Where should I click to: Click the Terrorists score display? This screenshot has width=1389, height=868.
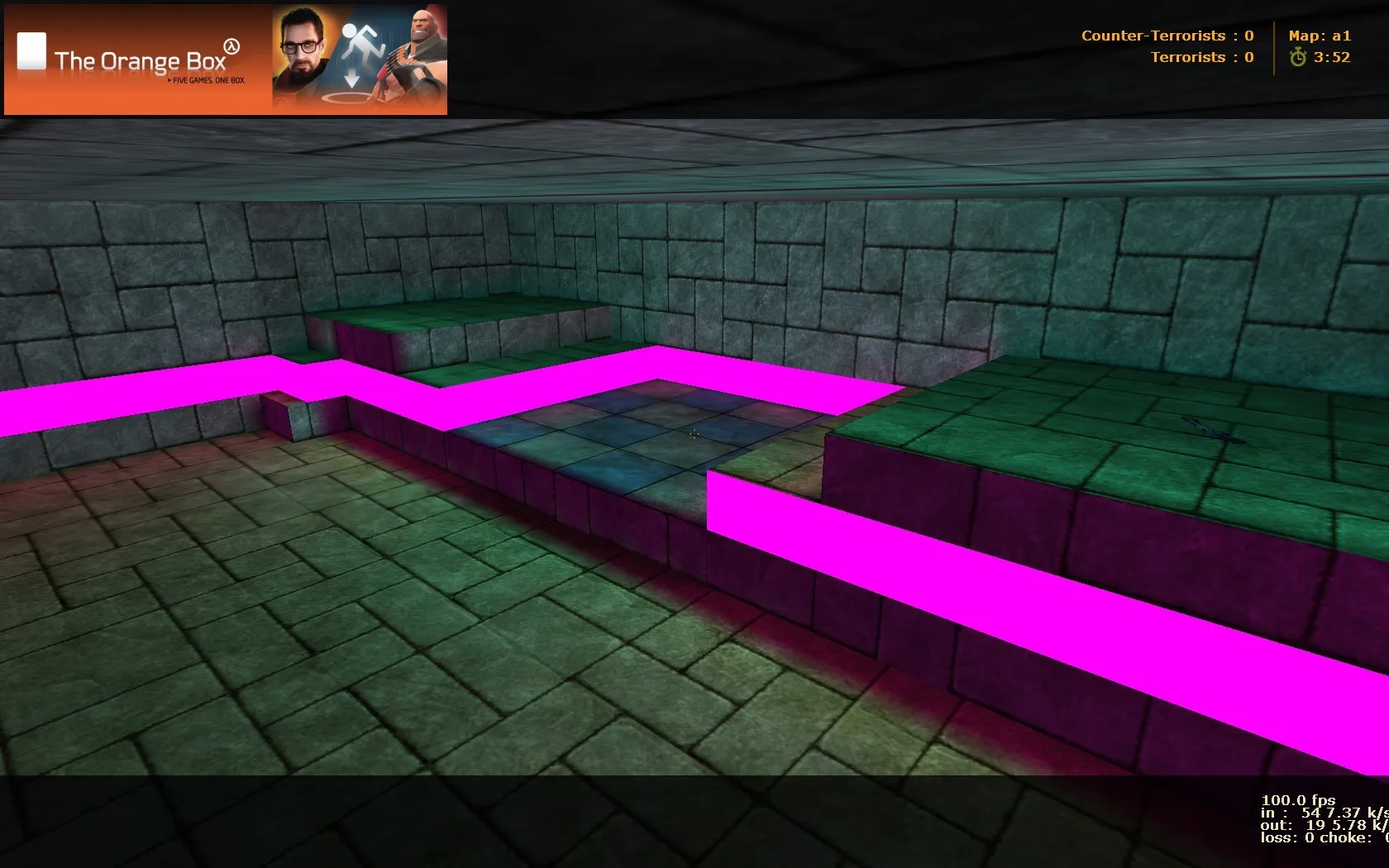(x=1201, y=57)
